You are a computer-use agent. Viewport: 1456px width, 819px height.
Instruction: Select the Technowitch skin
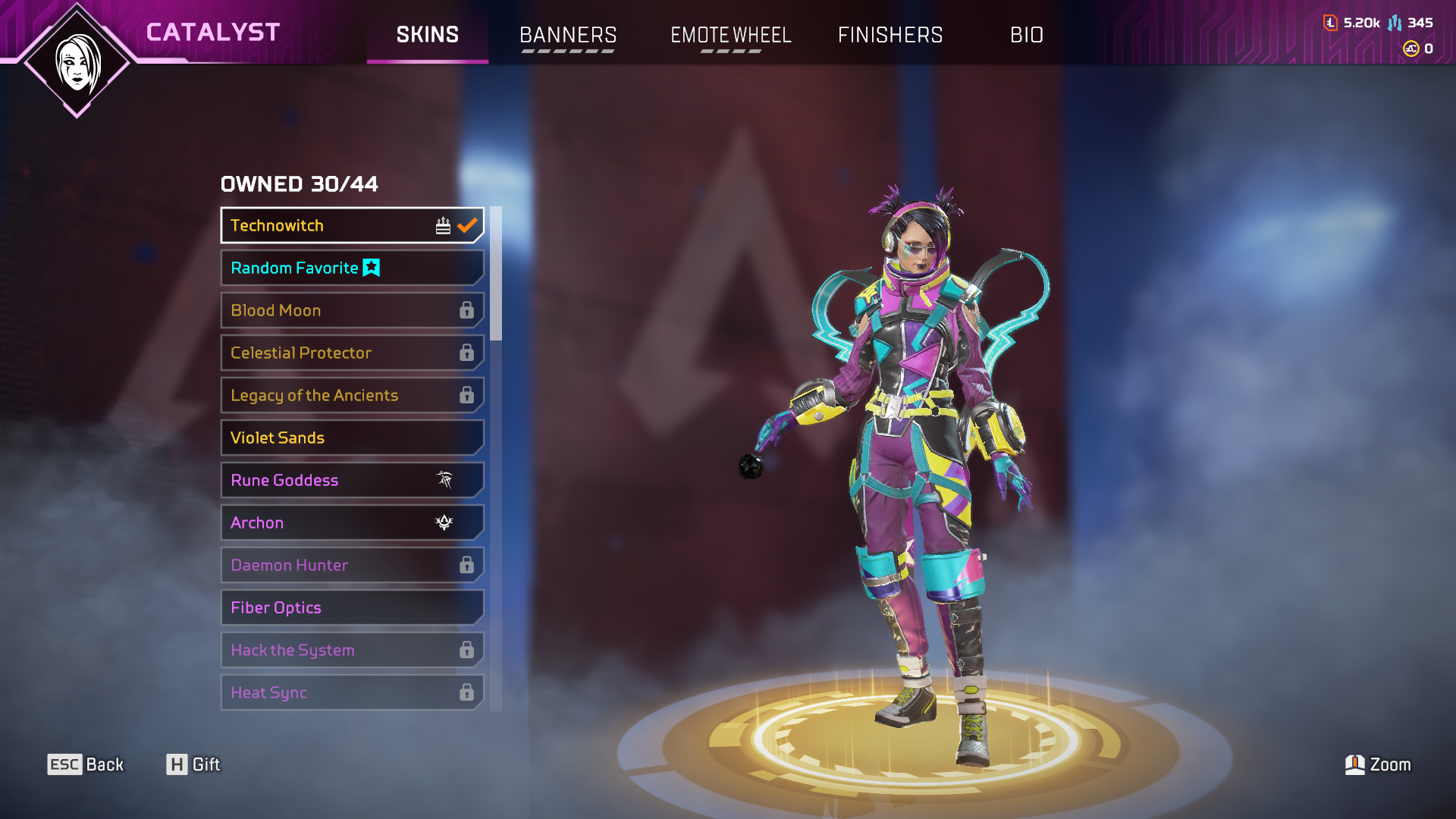(352, 225)
